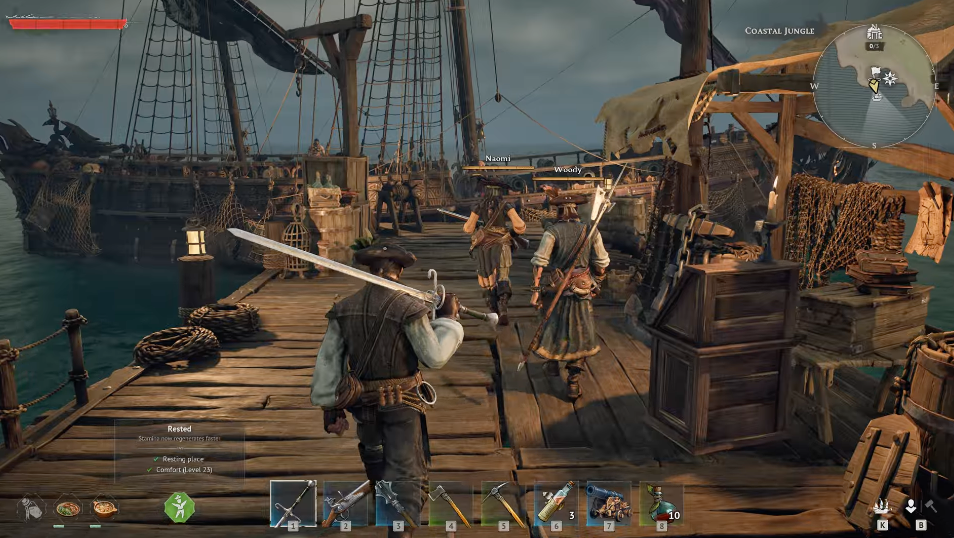Switch to the pickaxe hotbar slot
The image size is (954, 538).
pos(501,502)
